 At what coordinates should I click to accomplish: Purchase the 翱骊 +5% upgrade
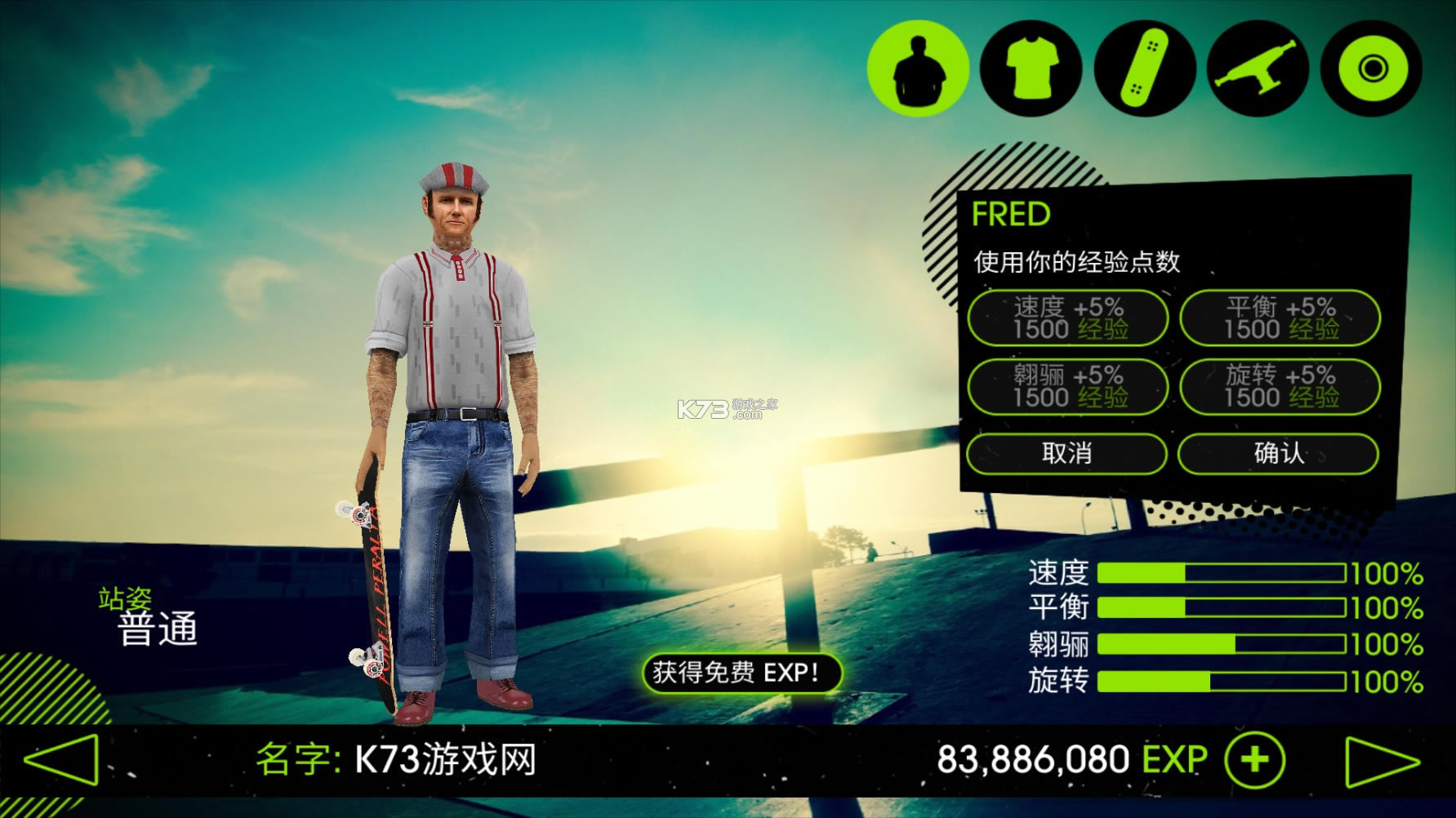pos(1068,387)
